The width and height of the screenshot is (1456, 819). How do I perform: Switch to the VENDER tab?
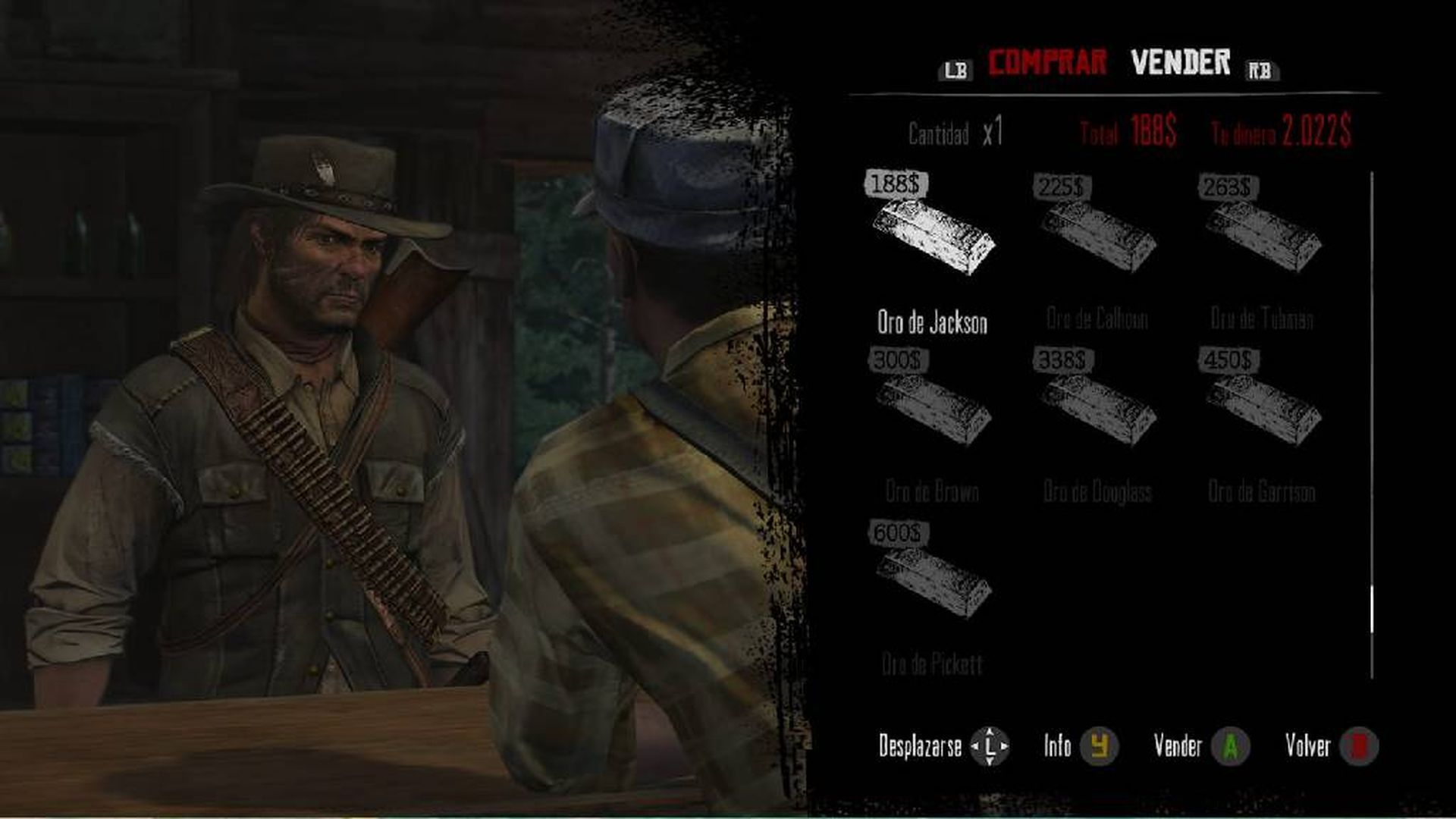pyautogui.click(x=1180, y=64)
